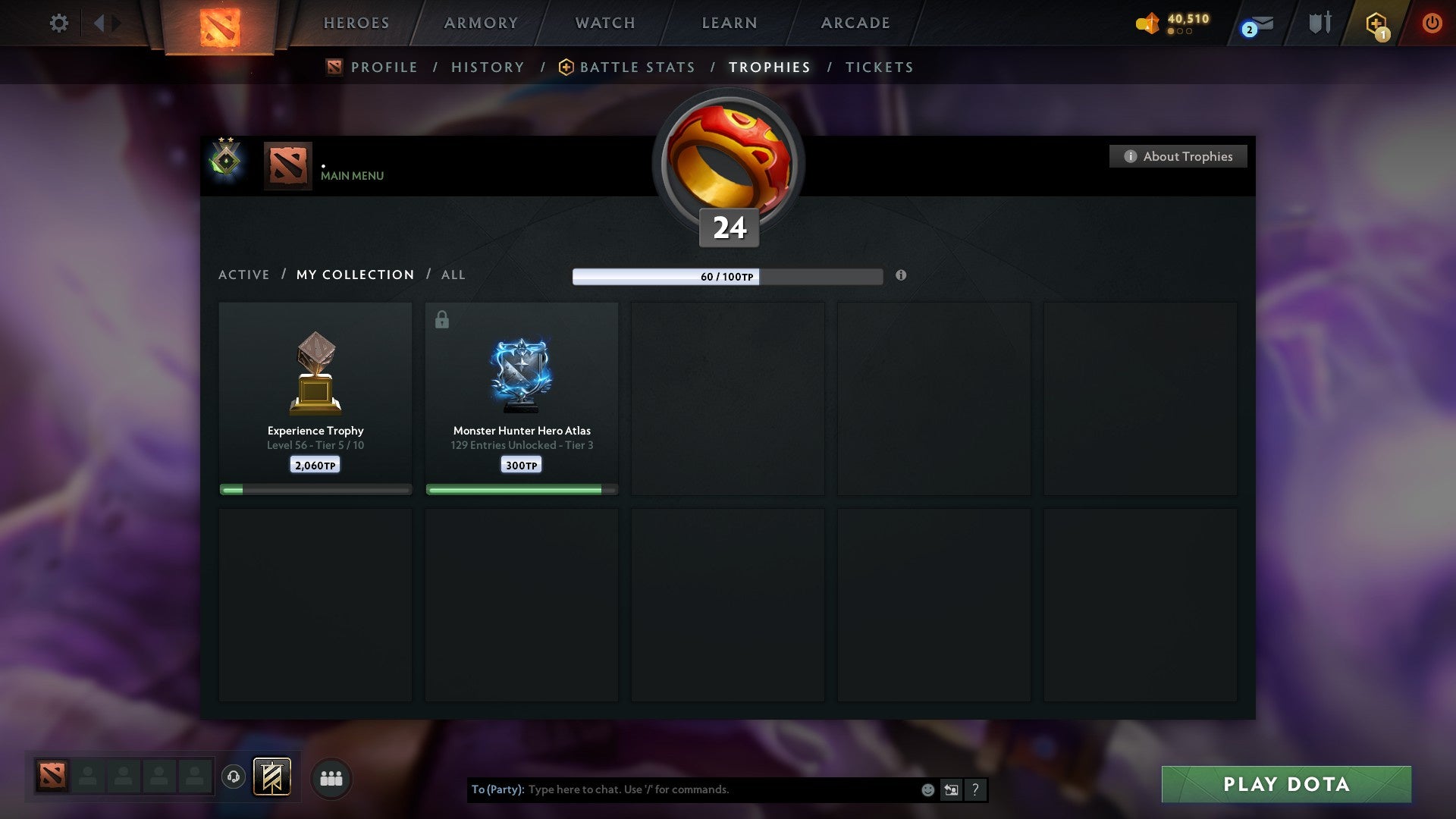Switch to the ACTIVE trophies filter
The image size is (1456, 819).
pos(244,275)
